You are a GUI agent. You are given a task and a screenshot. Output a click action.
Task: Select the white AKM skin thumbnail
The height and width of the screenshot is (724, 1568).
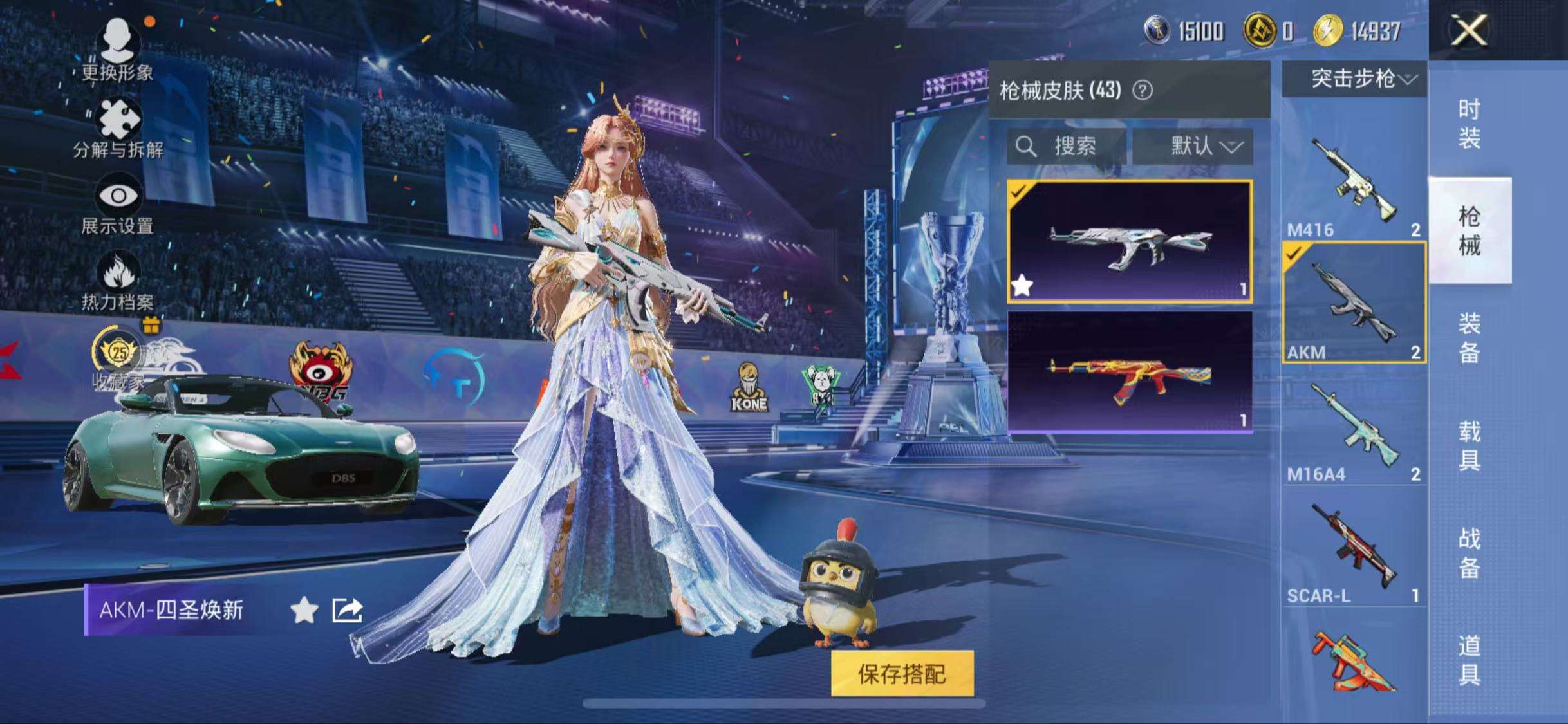[1130, 241]
